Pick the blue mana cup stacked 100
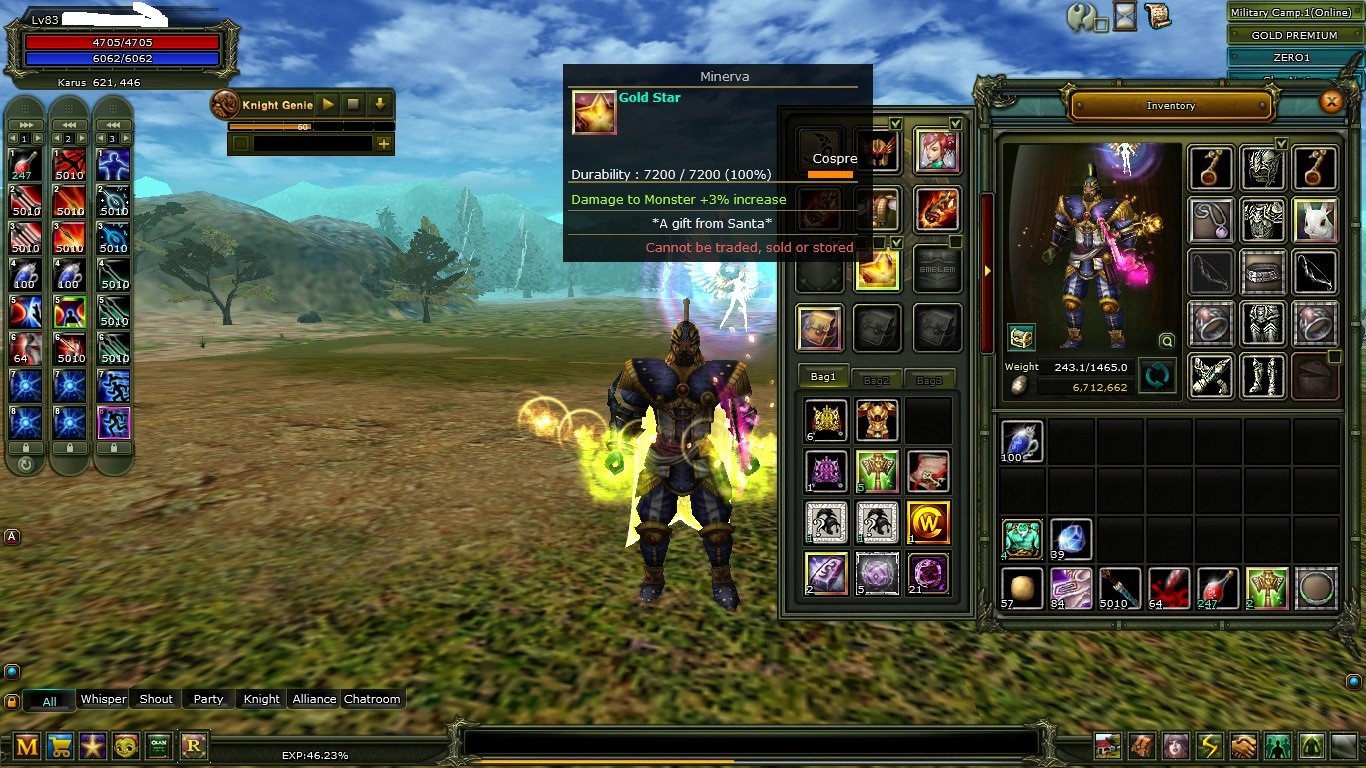Image resolution: width=1366 pixels, height=768 pixels. click(x=1021, y=441)
